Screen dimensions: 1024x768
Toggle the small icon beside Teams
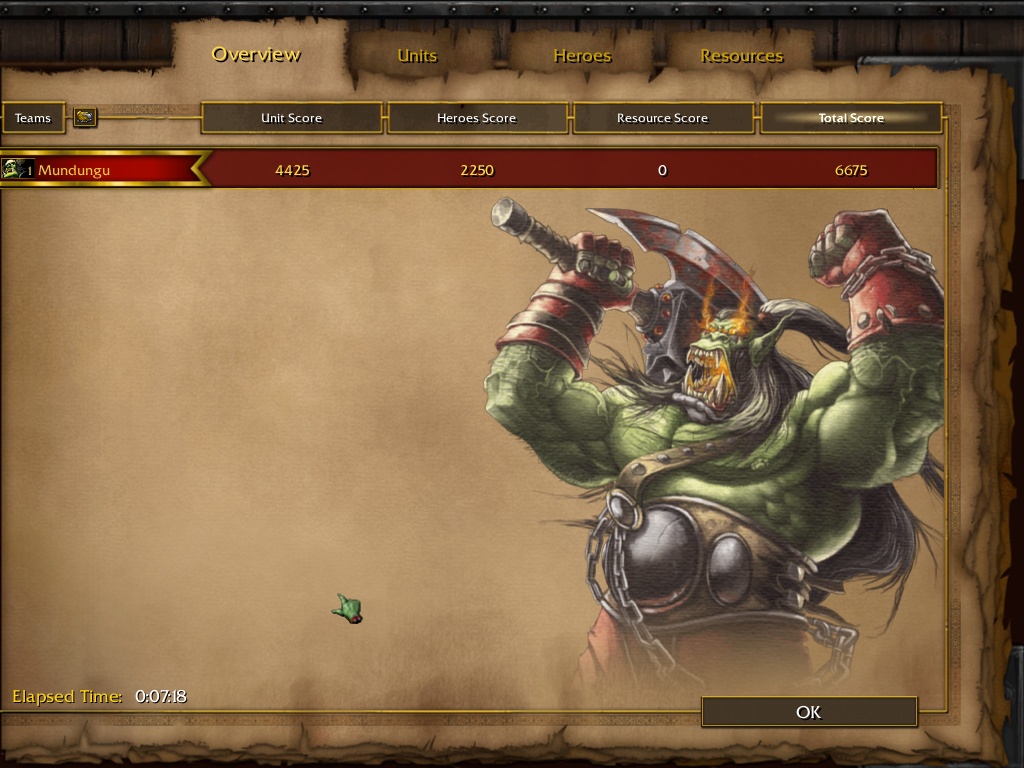click(x=85, y=118)
